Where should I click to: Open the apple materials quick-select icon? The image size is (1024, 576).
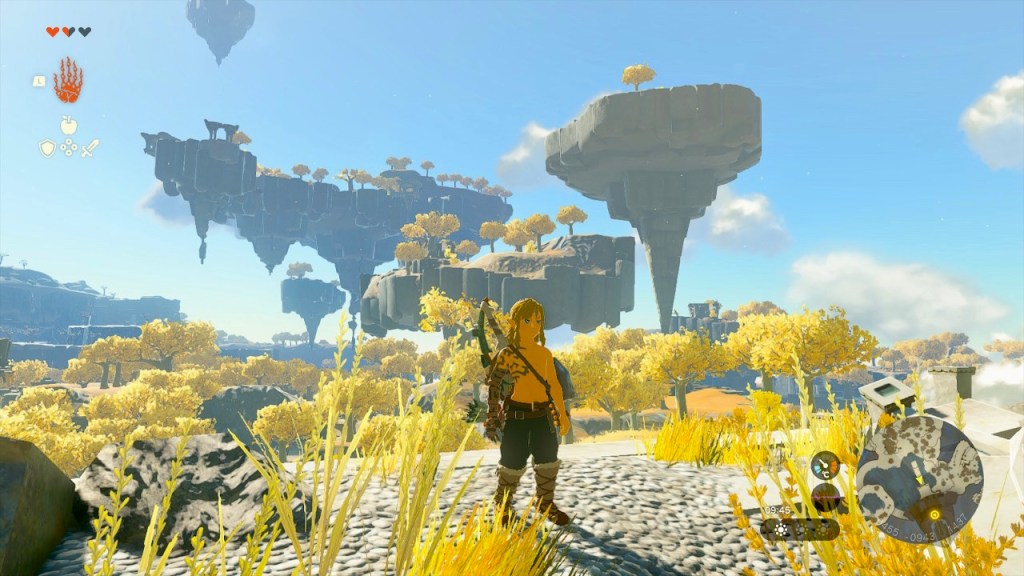click(x=68, y=125)
